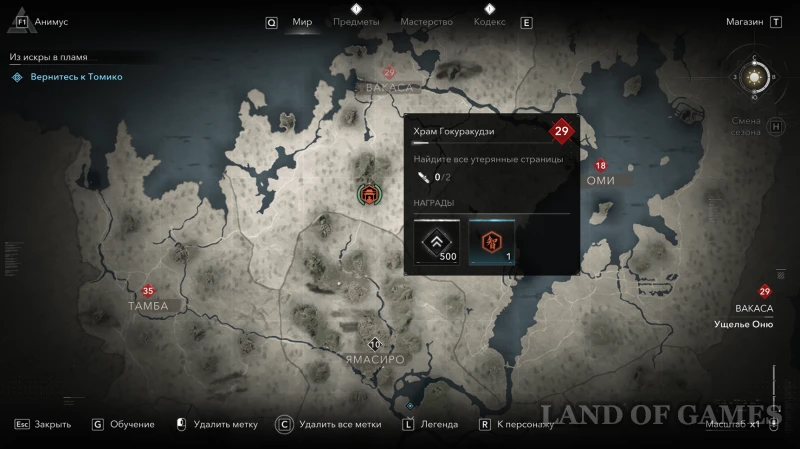Open the Анимус menu
The image size is (800, 449).
50,22
